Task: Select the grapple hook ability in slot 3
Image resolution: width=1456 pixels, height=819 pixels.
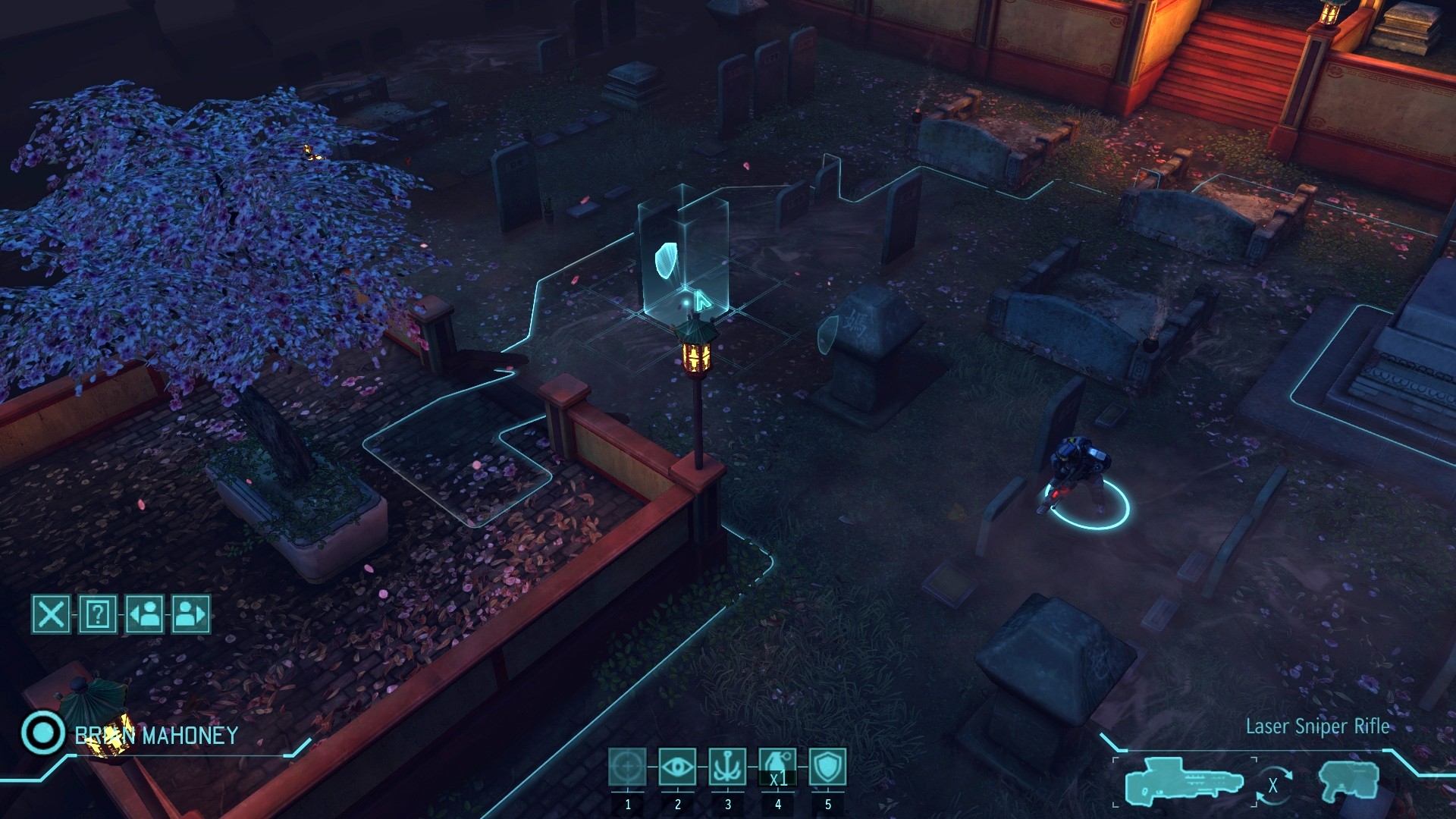Action: [726, 767]
